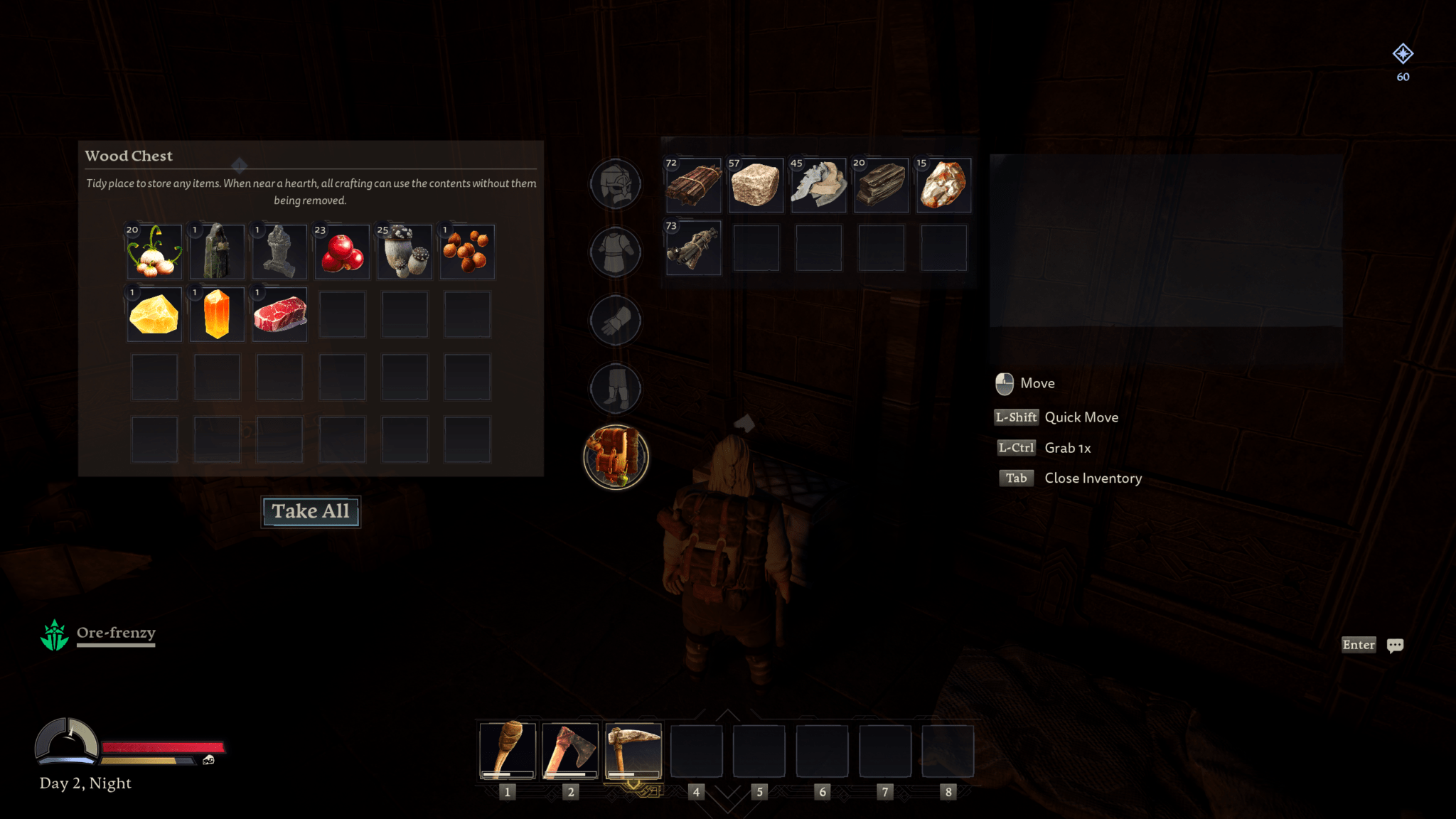Select the wood bundle stack of 72
This screenshot has height=819, width=1456.
click(693, 186)
